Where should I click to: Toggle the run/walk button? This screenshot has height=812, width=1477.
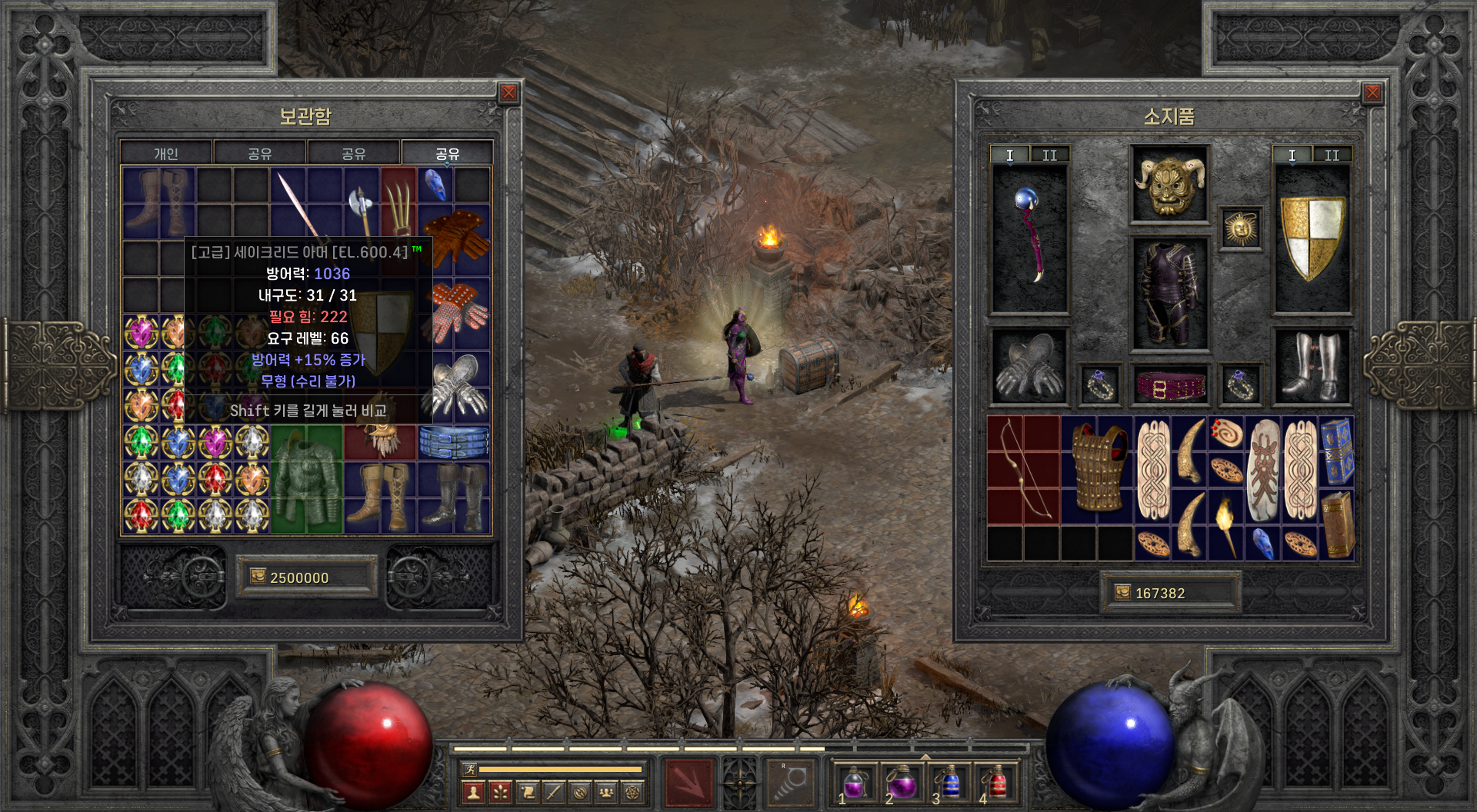(x=469, y=769)
